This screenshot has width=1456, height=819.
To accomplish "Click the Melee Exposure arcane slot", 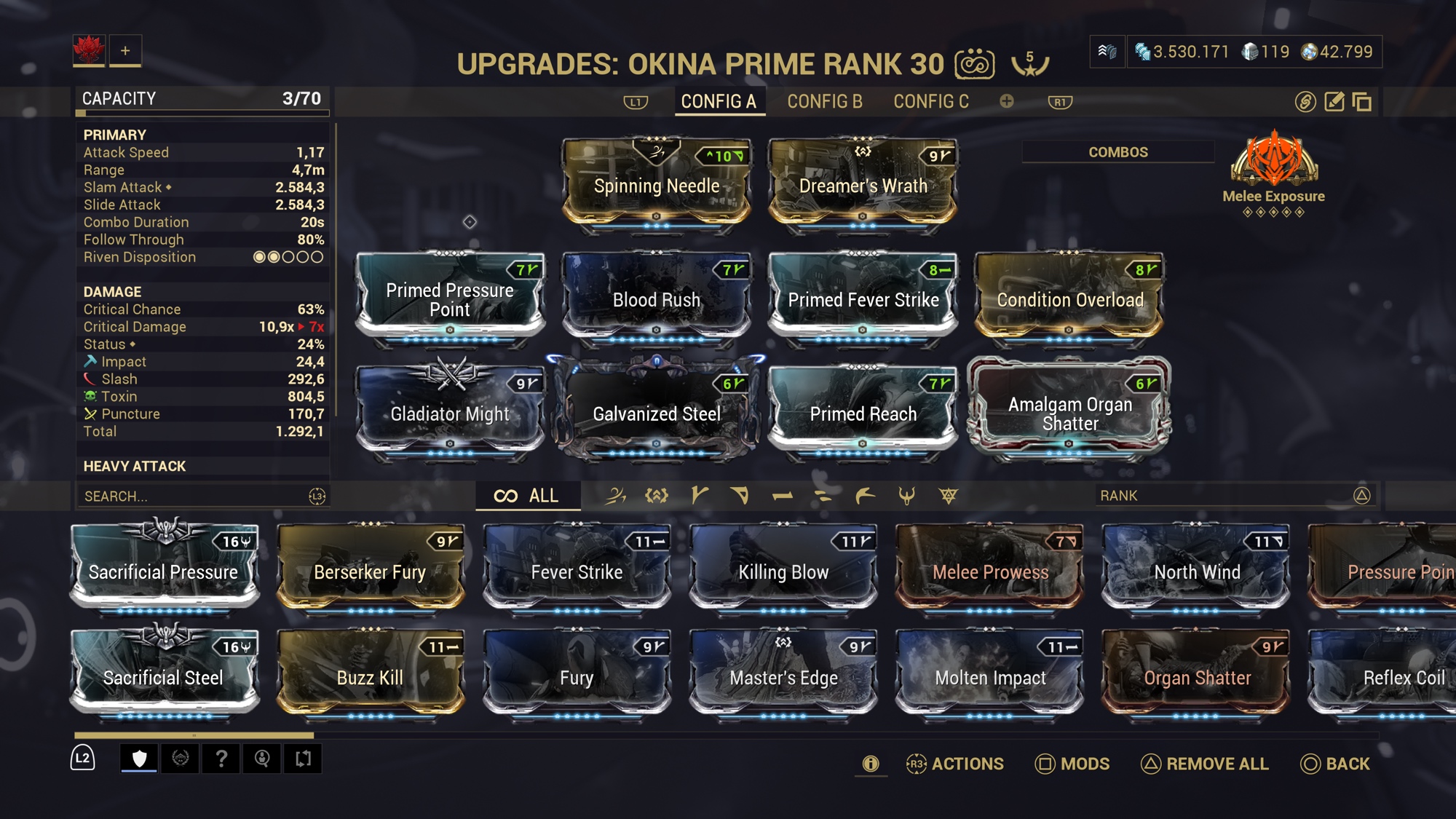I will (x=1273, y=164).
